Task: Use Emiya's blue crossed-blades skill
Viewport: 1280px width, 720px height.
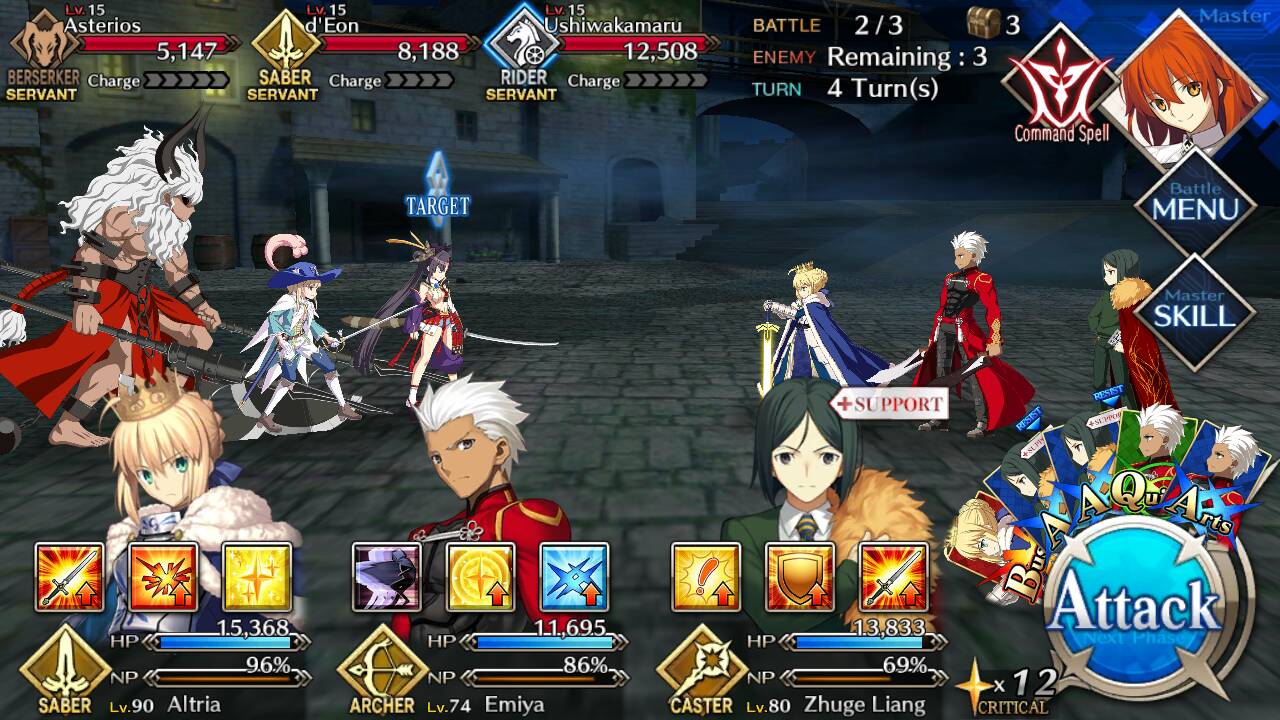Action: point(574,577)
